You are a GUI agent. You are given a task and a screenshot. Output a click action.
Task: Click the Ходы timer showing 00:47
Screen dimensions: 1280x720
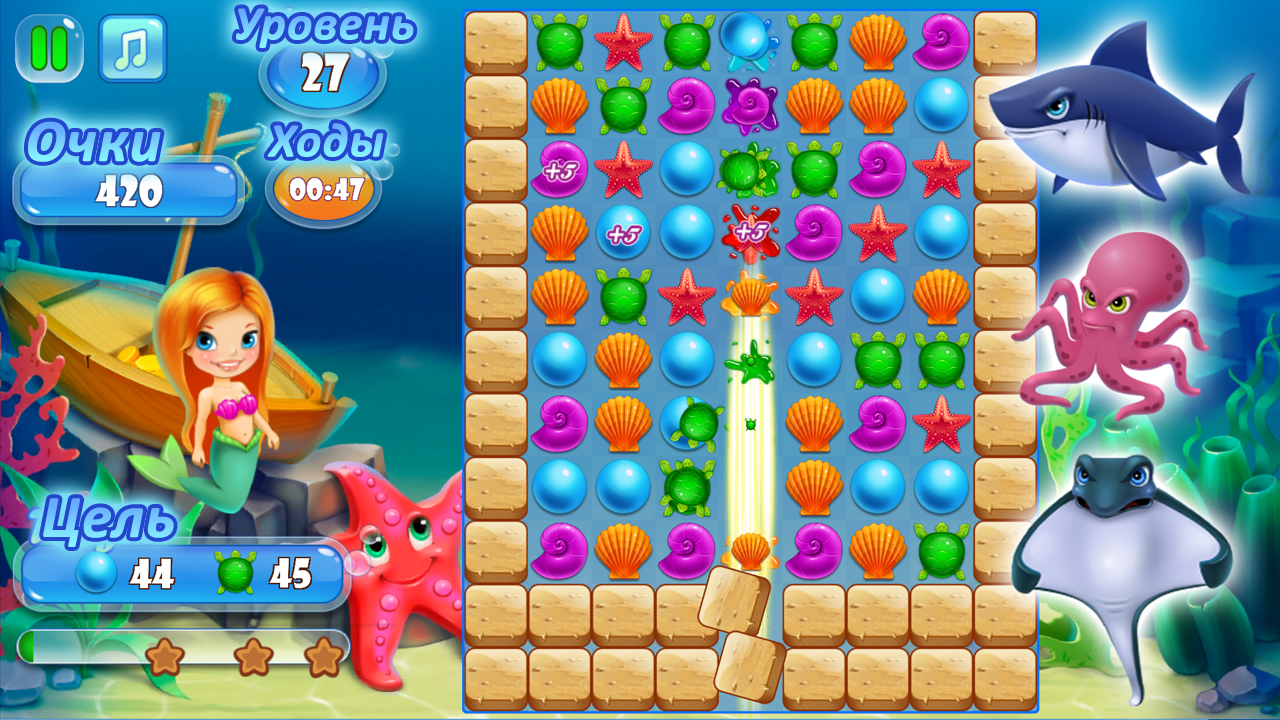point(322,185)
